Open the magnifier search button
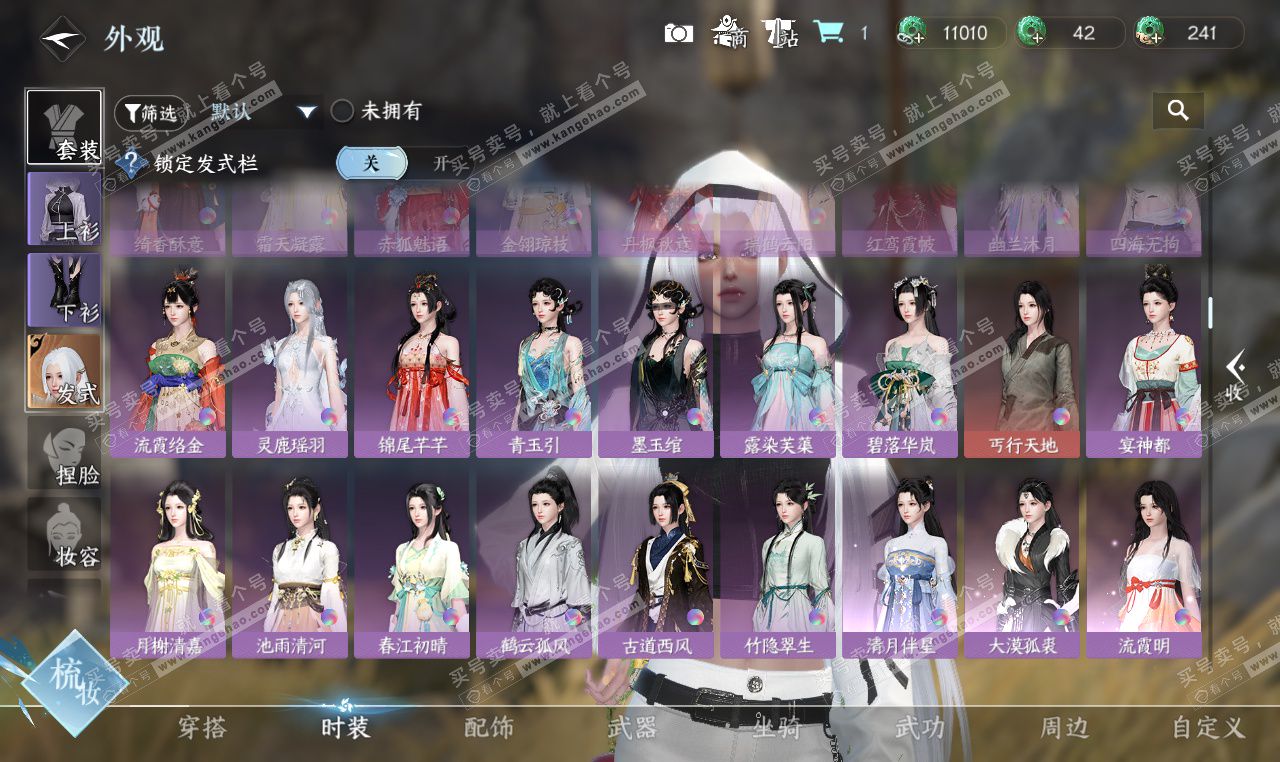Image resolution: width=1280 pixels, height=762 pixels. click(x=1178, y=111)
